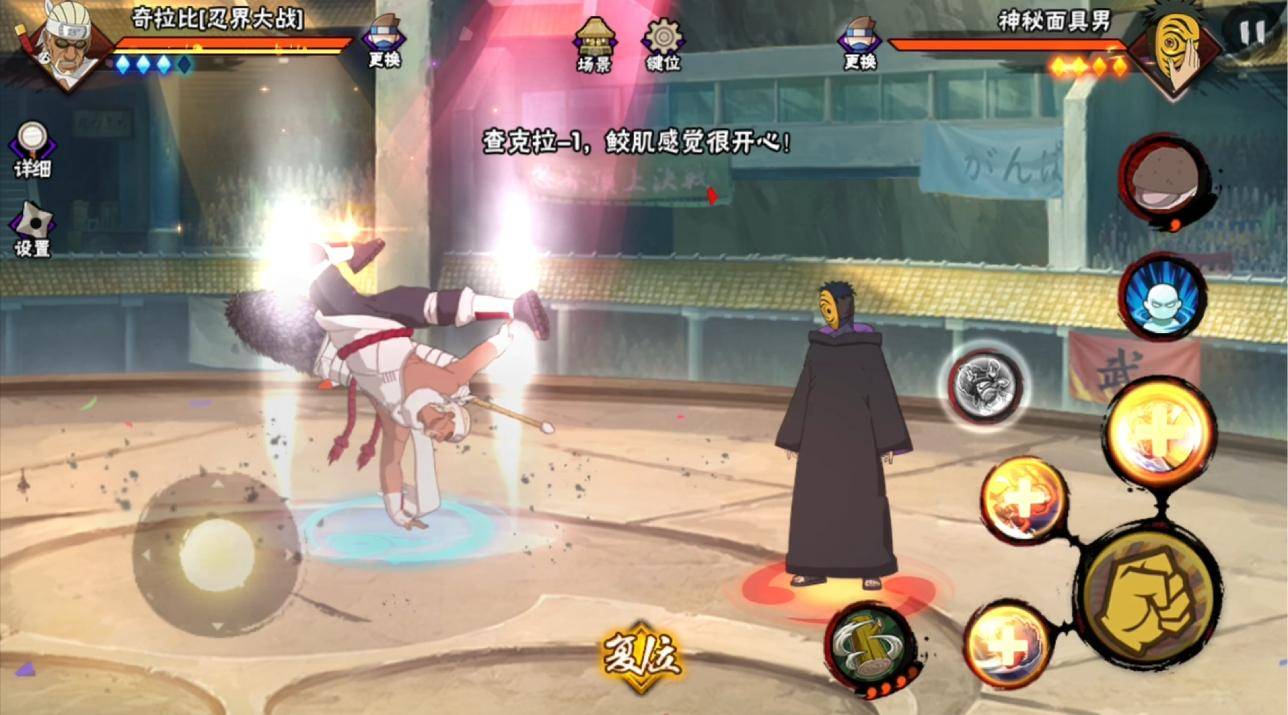Image resolution: width=1288 pixels, height=715 pixels.
Task: Tap the 复位 reset button
Action: [x=641, y=656]
